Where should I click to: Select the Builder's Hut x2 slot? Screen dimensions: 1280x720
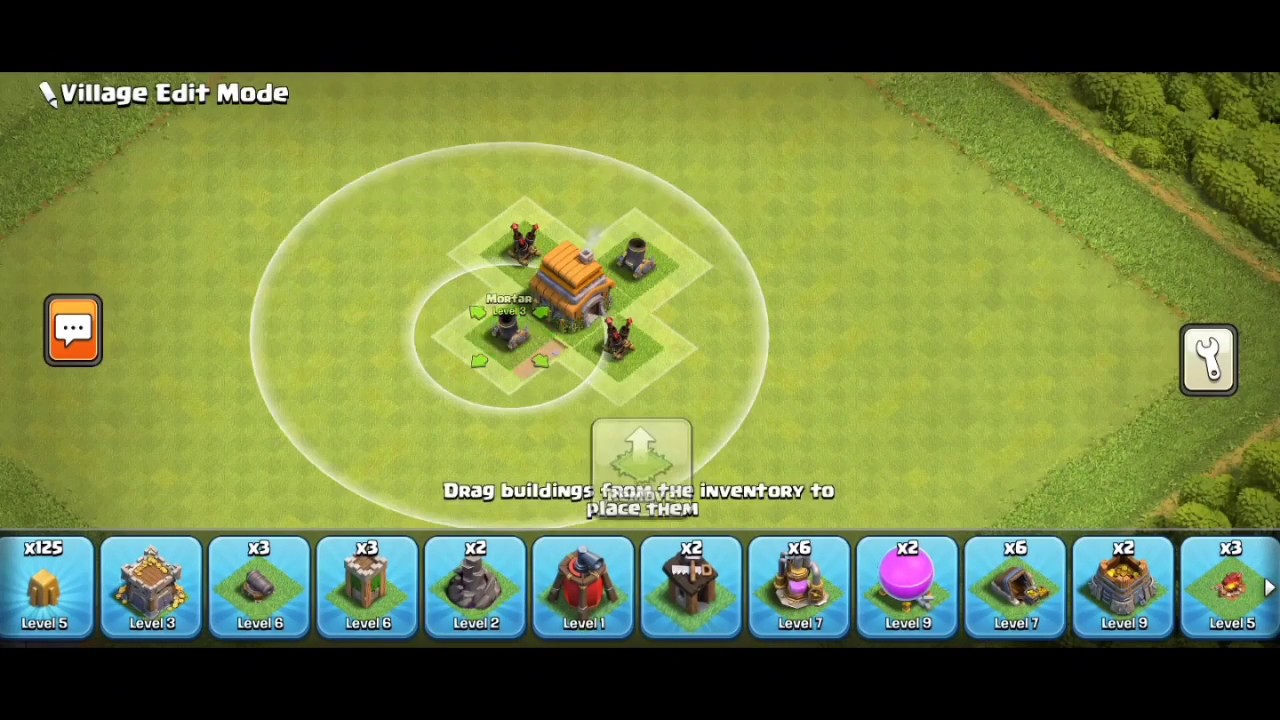pyautogui.click(x=692, y=587)
